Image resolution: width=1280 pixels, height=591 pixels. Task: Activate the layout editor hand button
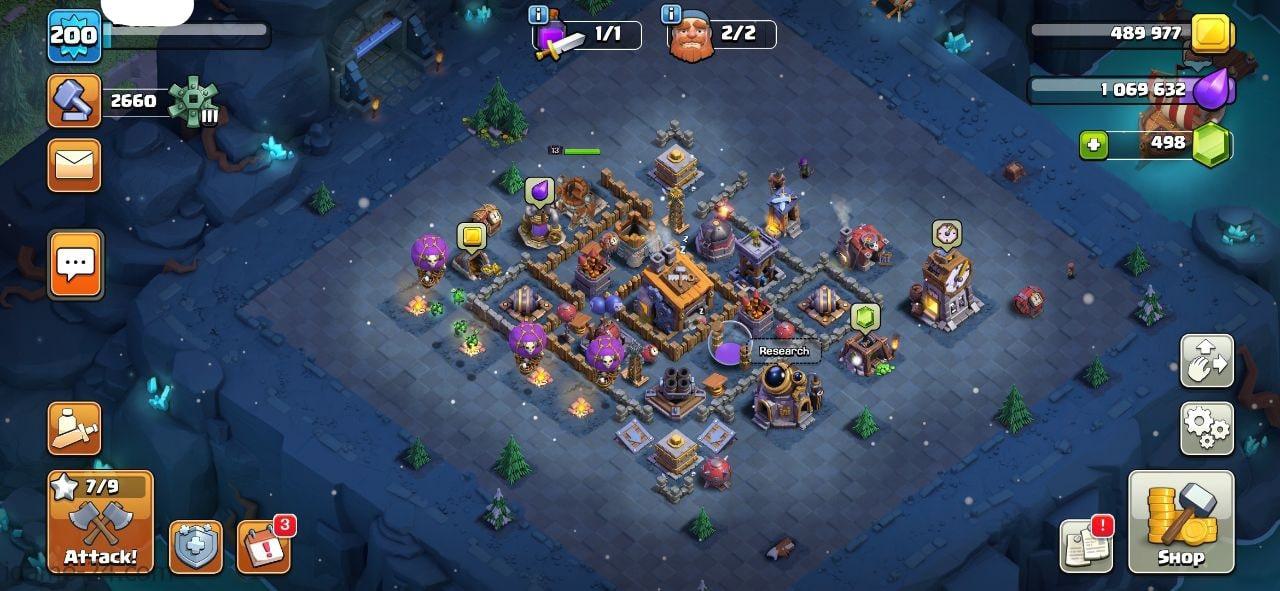click(1207, 361)
